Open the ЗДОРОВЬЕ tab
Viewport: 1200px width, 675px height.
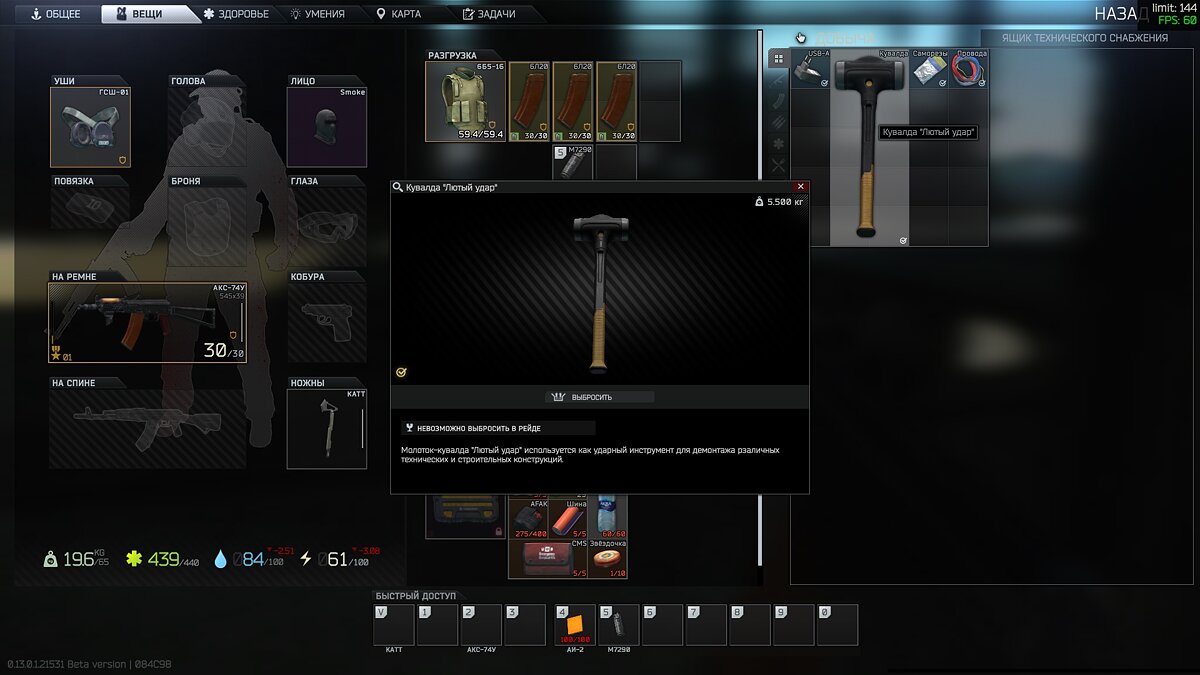[236, 14]
